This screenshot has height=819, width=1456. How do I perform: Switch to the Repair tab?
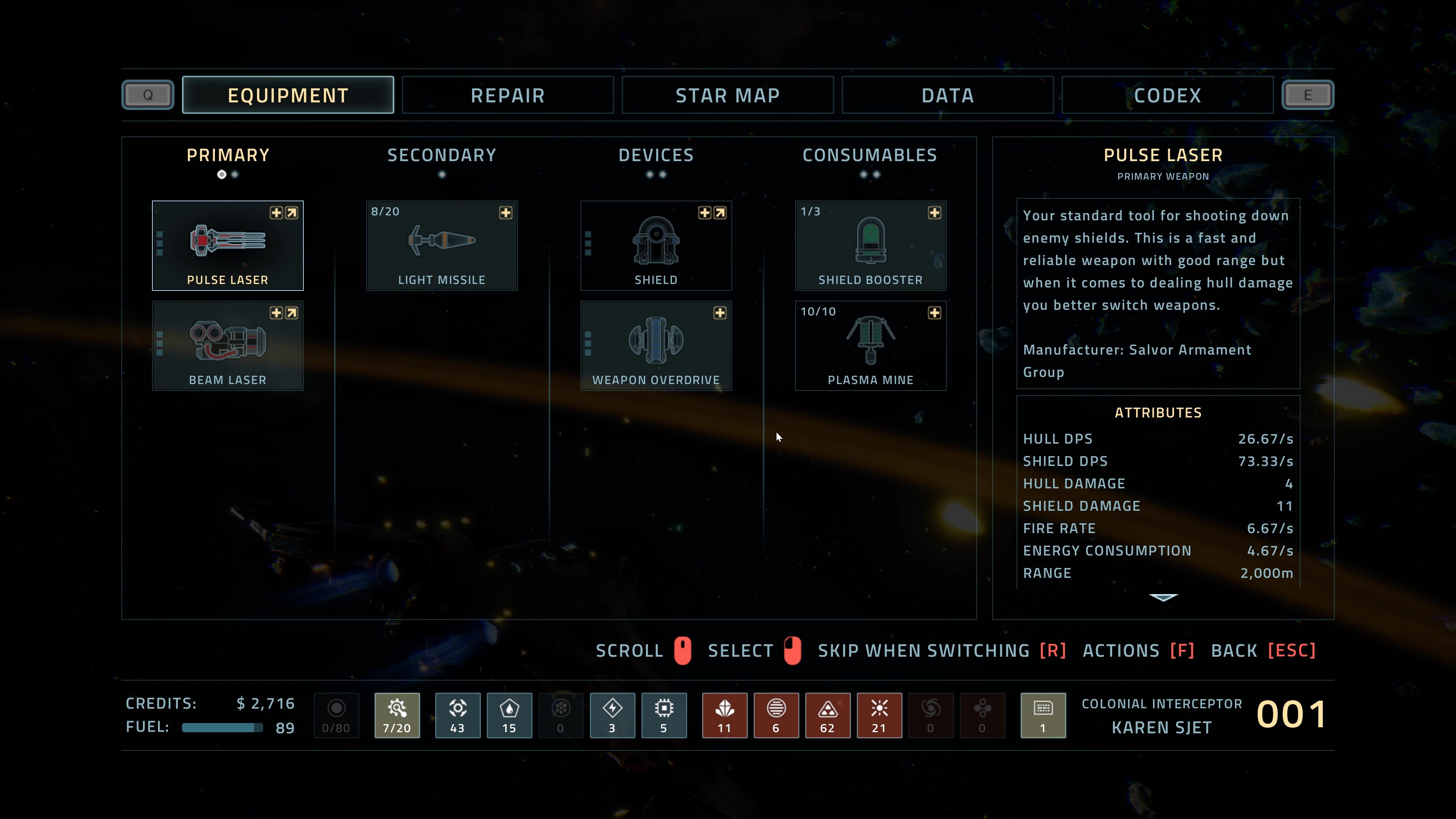tap(508, 95)
